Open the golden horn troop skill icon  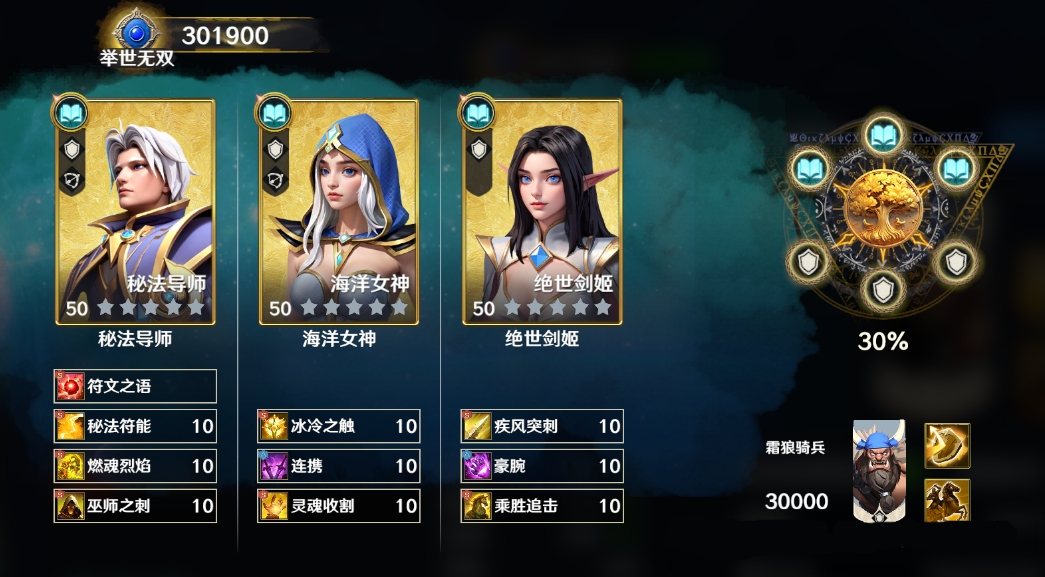(x=946, y=446)
